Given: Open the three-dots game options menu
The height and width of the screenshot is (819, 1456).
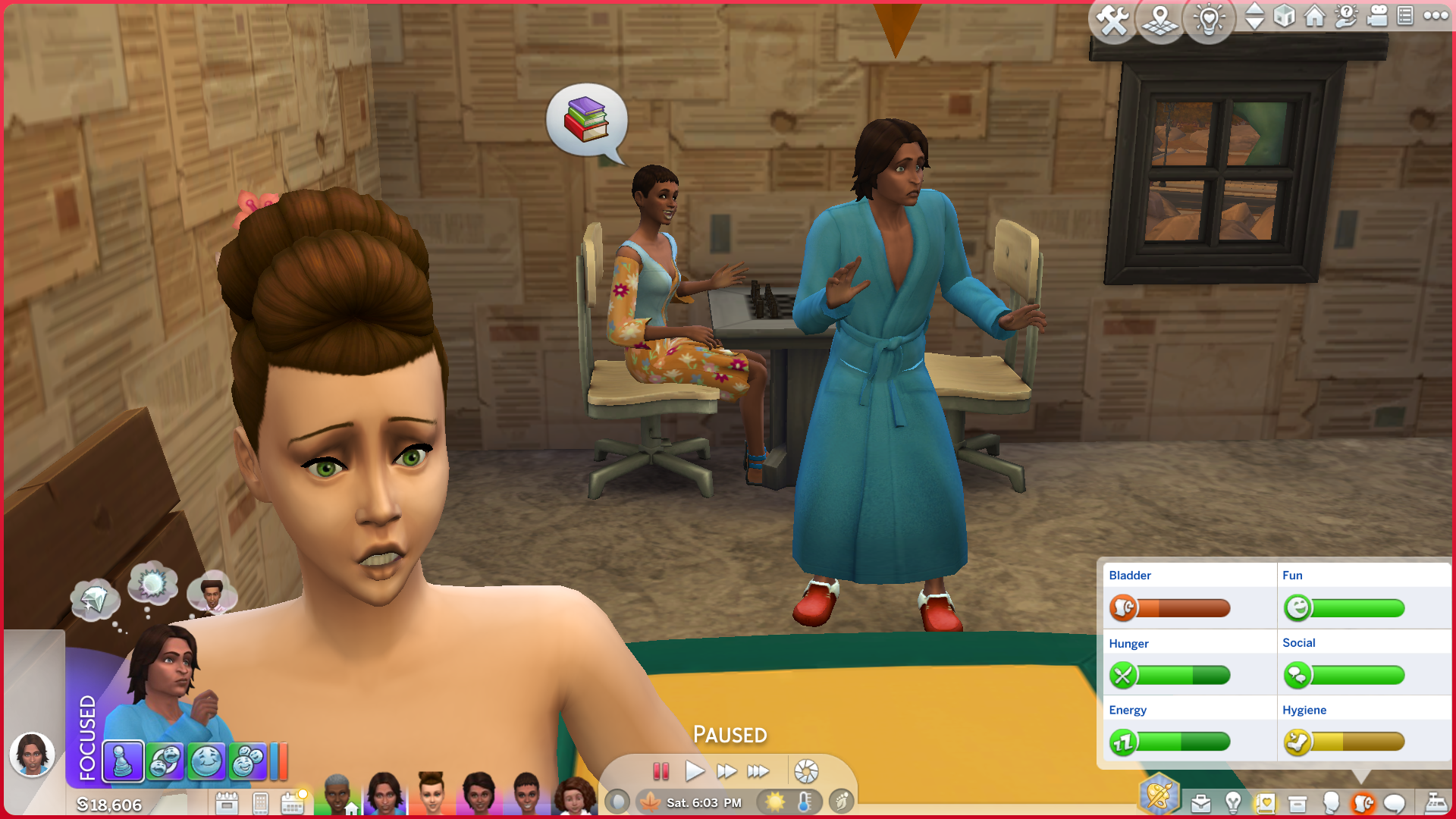Looking at the screenshot, I should point(1436,16).
